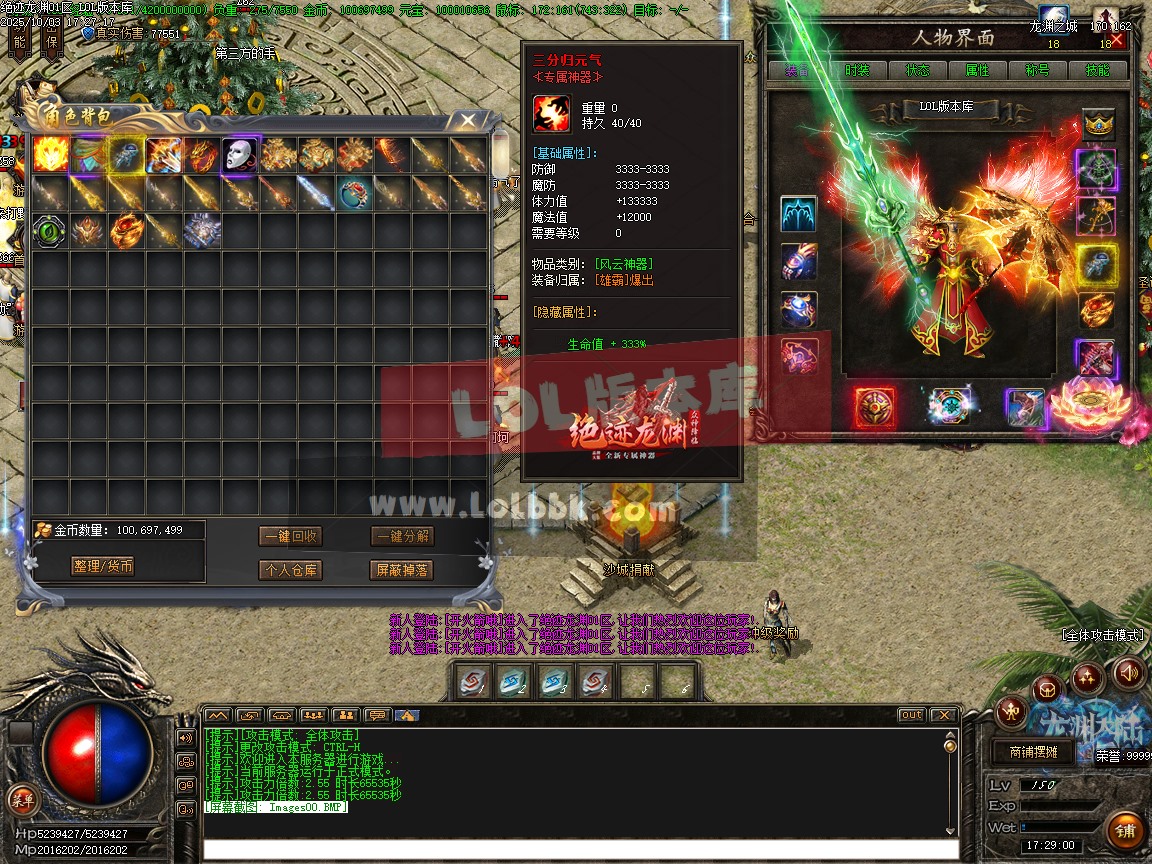Toggle the sound speaker icon
Screen dimensions: 1152x864
1128,673
